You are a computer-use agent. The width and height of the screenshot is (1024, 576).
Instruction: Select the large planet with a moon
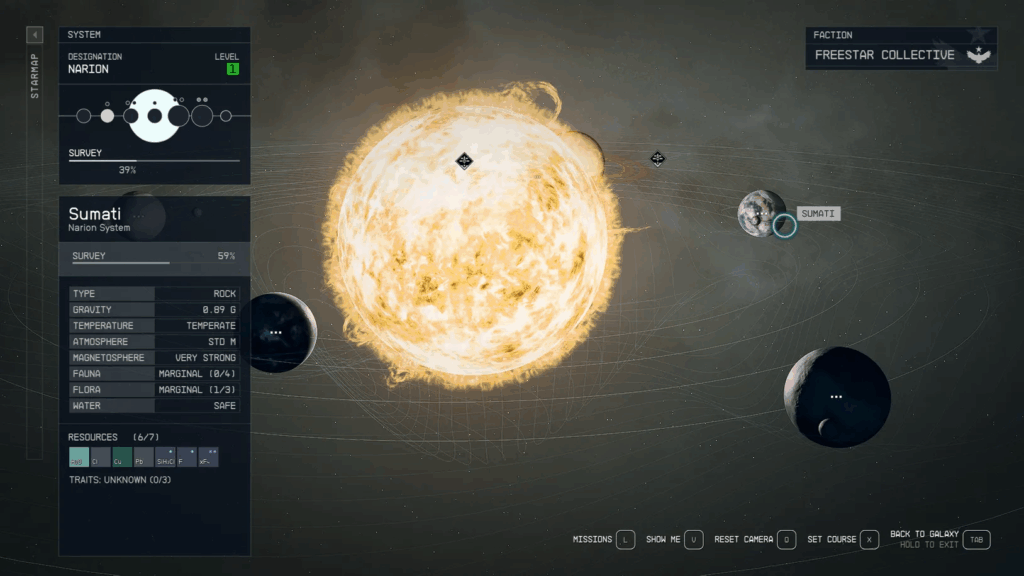point(836,396)
